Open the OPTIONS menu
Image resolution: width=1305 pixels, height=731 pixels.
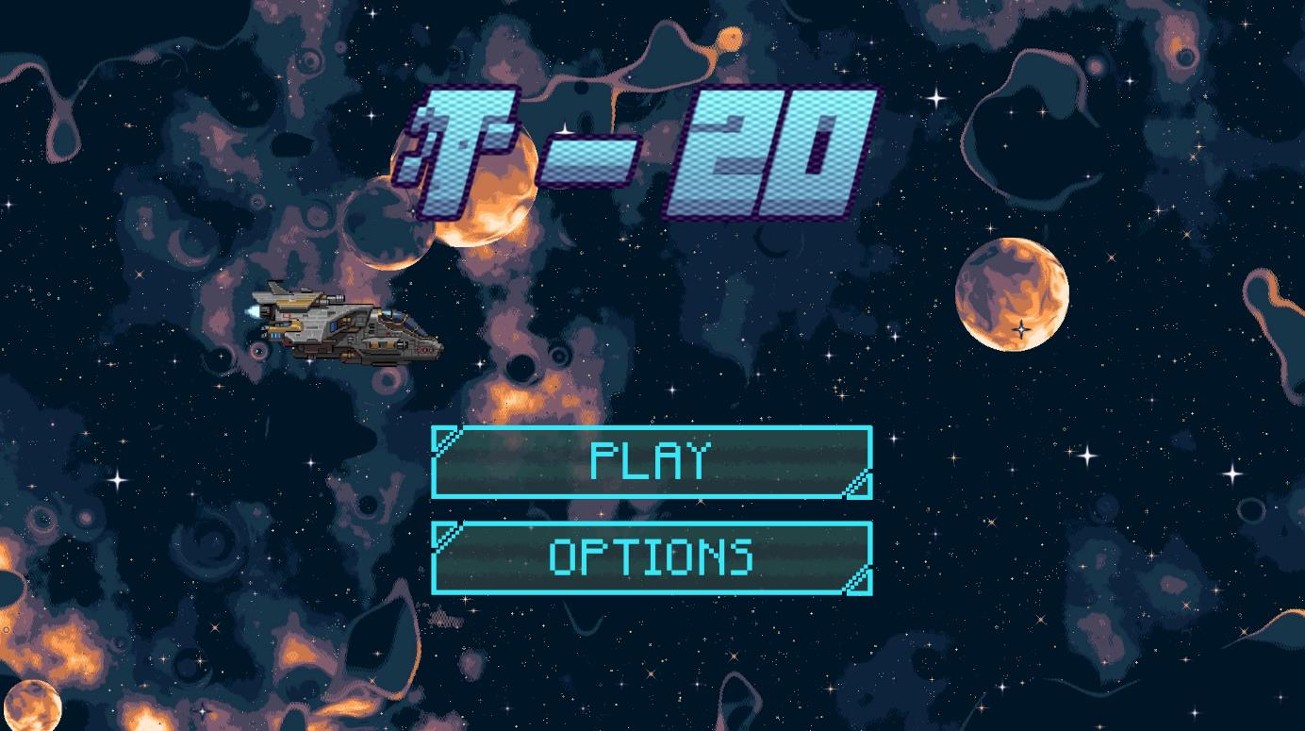651,558
